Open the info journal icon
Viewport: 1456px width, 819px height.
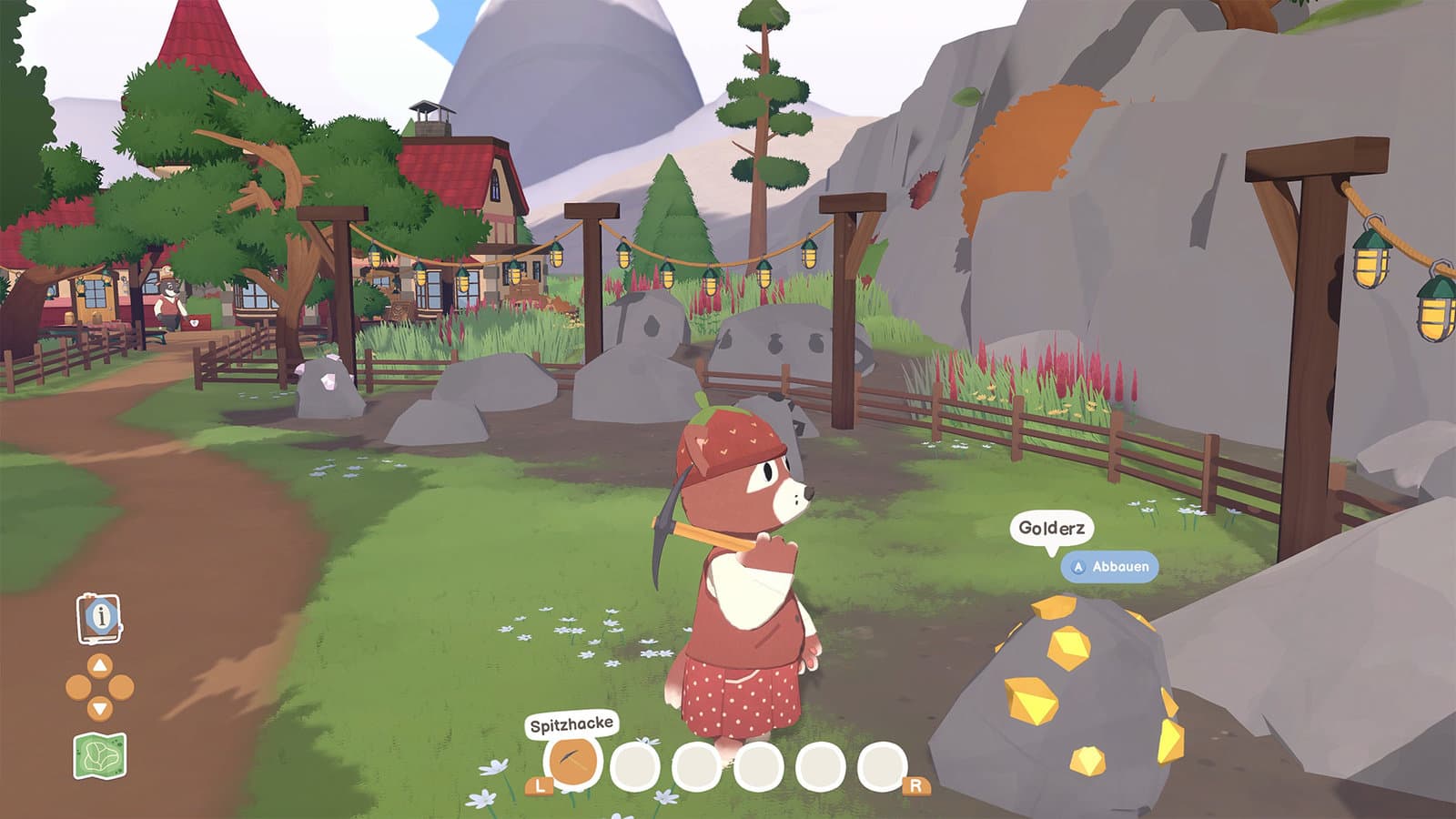click(x=100, y=617)
